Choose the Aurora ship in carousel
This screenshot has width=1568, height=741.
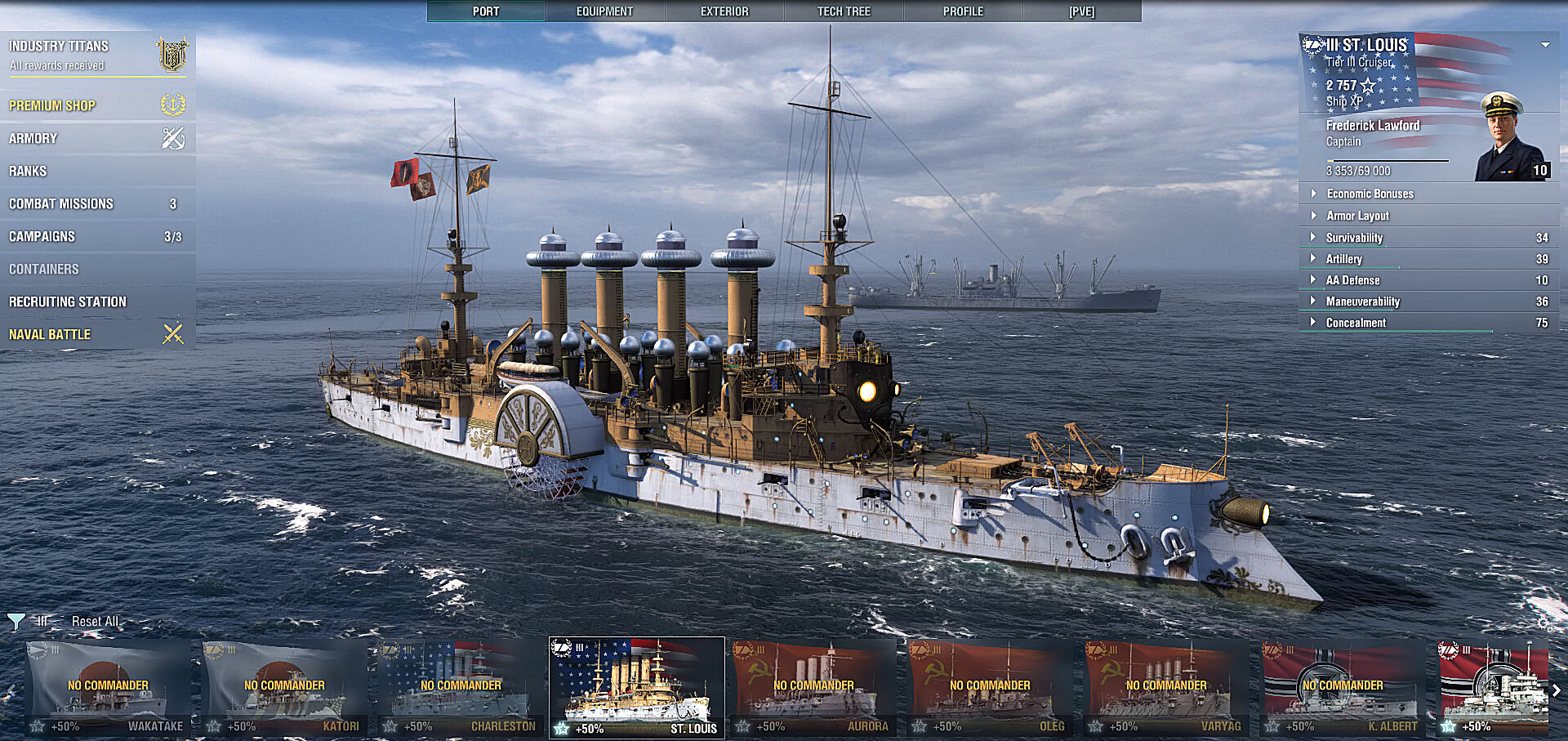pos(813,688)
